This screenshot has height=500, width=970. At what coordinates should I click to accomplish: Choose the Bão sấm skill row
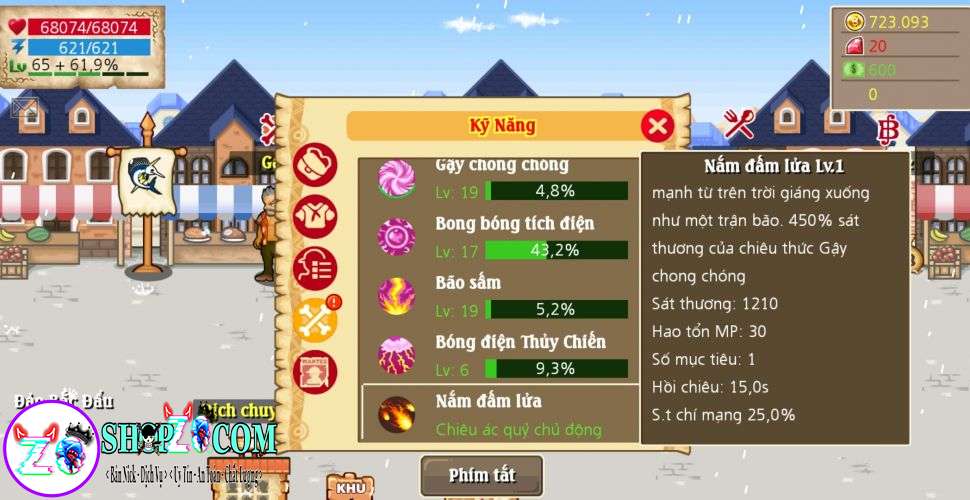(x=500, y=297)
